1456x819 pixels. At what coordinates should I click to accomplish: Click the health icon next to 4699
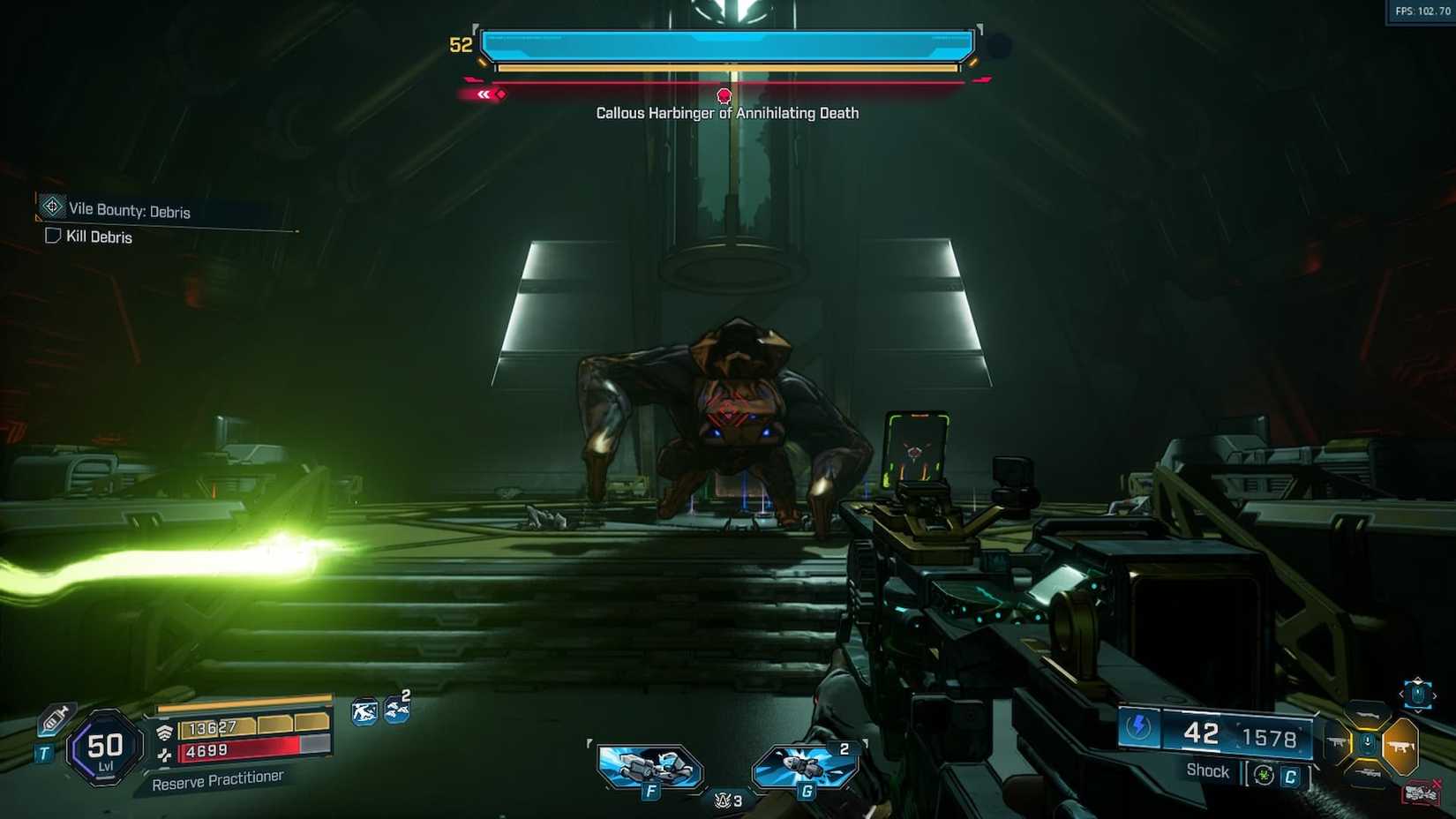point(166,754)
